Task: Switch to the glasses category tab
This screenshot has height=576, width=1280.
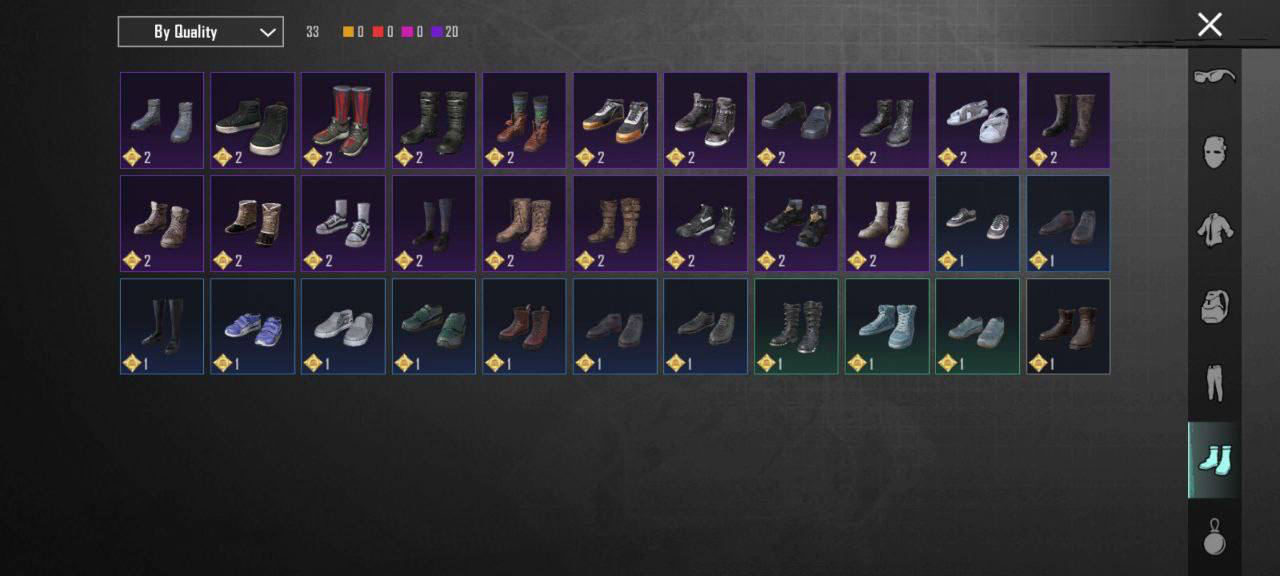Action: pos(1214,77)
